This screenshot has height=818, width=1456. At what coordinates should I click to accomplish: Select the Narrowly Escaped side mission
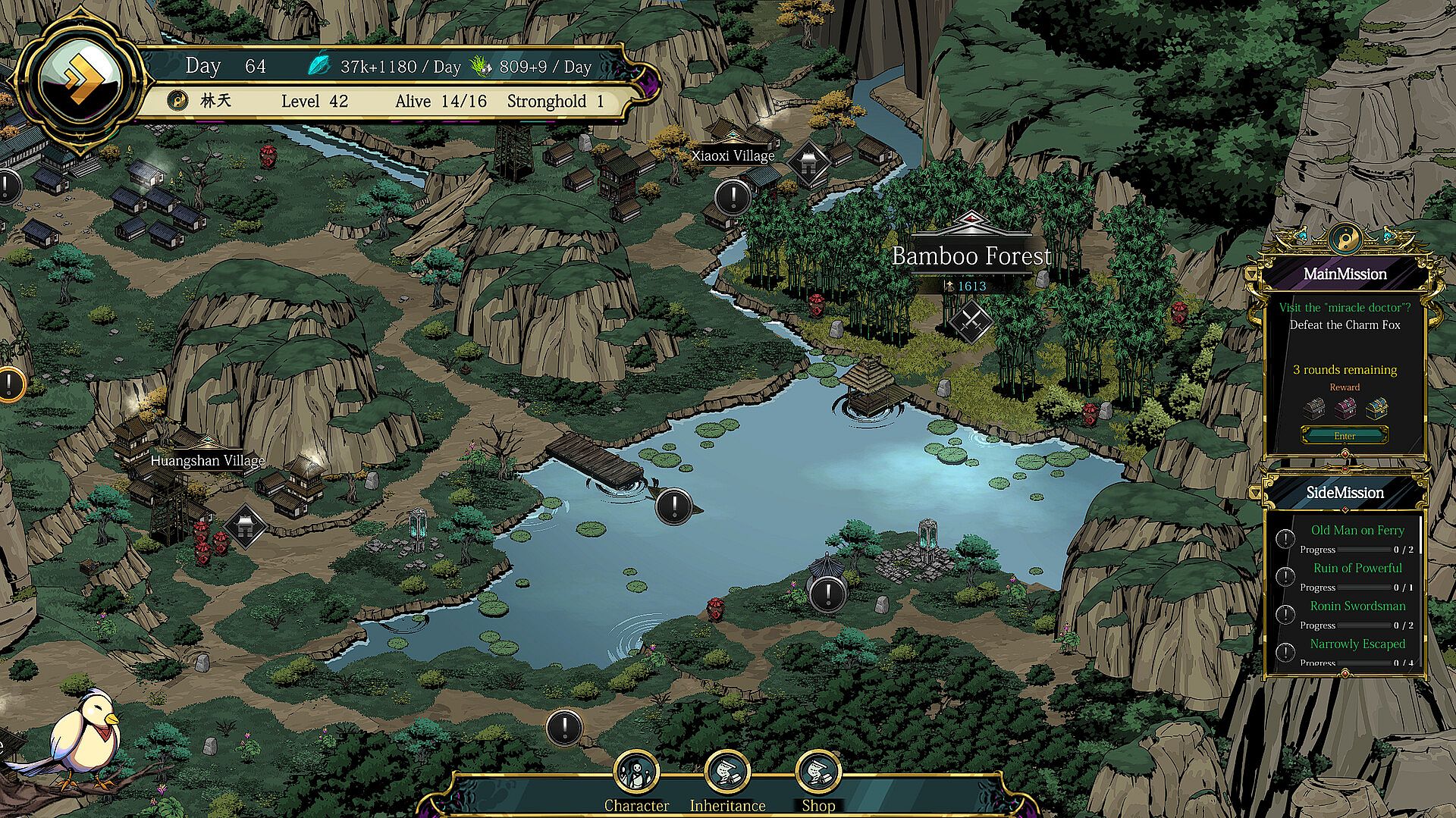(1357, 644)
